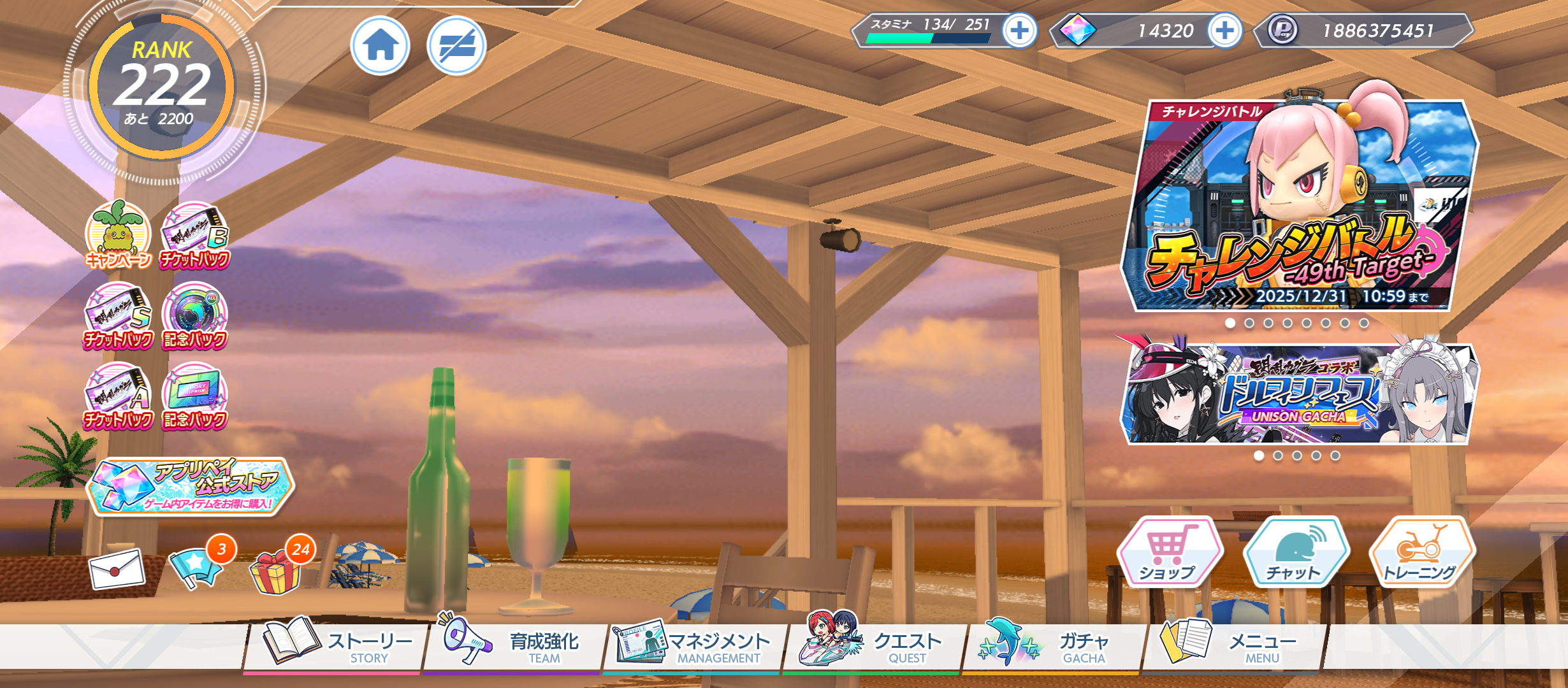This screenshot has height=688, width=1568.
Task: Toggle the UI hide button beside home
Action: coord(456,46)
